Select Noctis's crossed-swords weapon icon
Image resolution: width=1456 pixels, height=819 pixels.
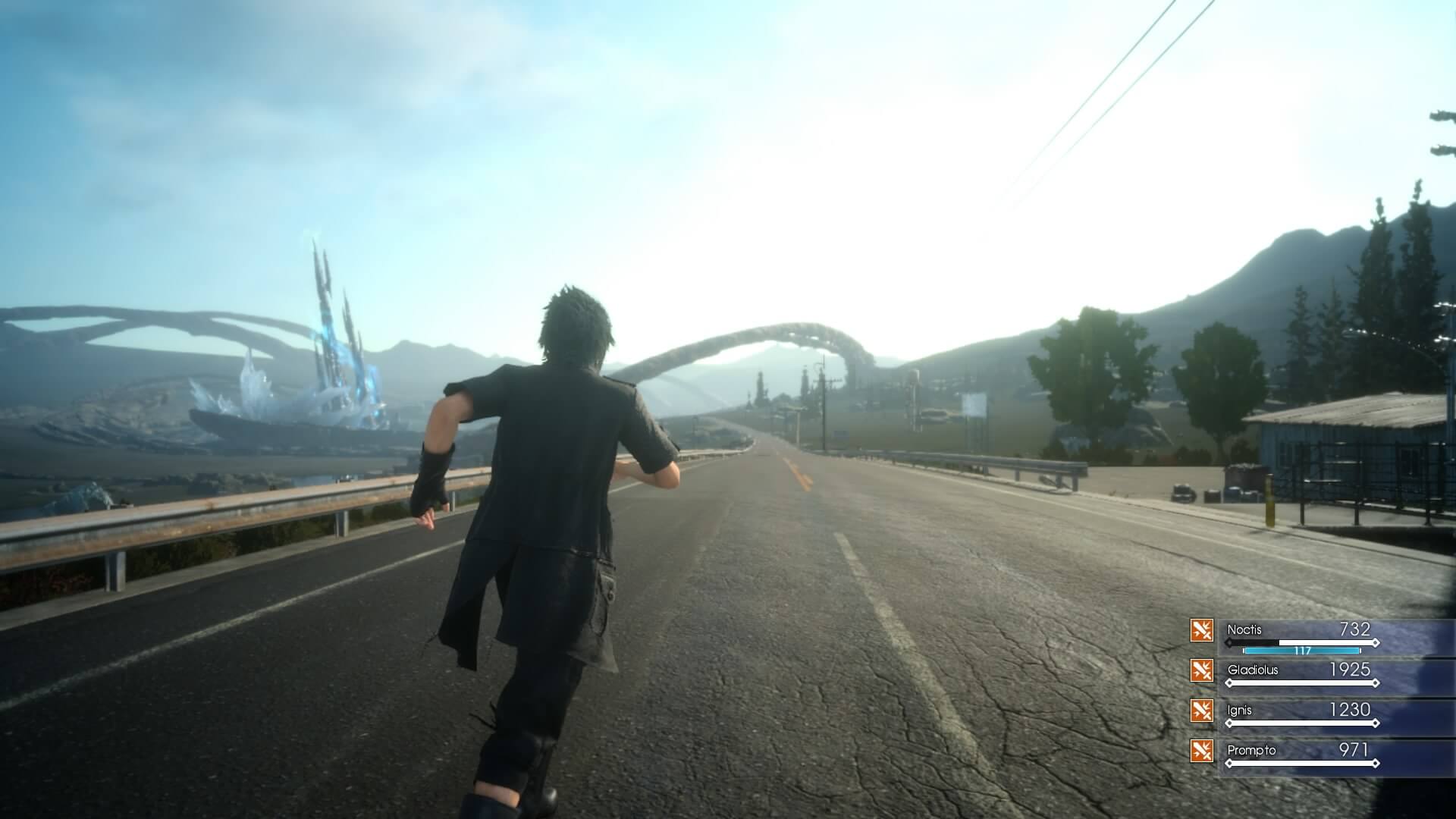coord(1201,630)
